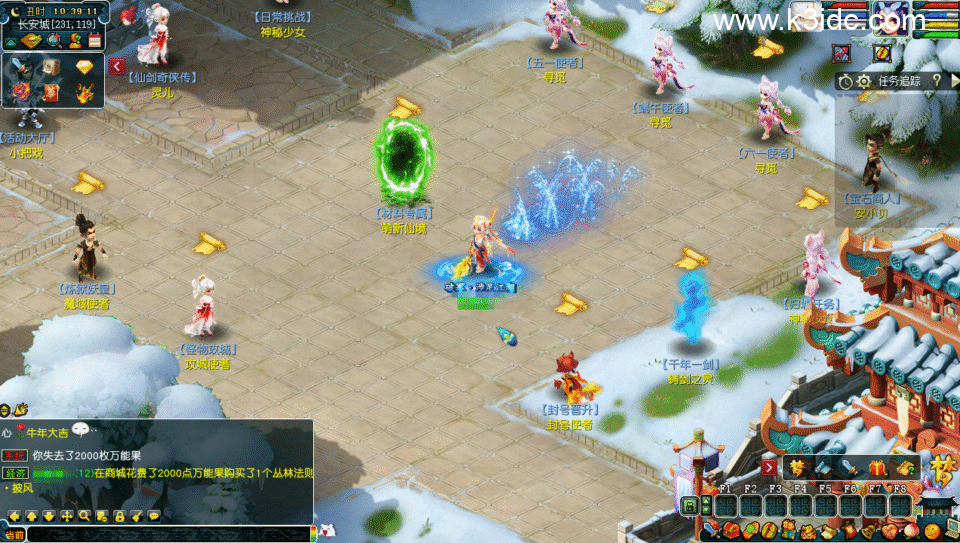Open the red gift box icon
The height and width of the screenshot is (543, 960).
[879, 468]
